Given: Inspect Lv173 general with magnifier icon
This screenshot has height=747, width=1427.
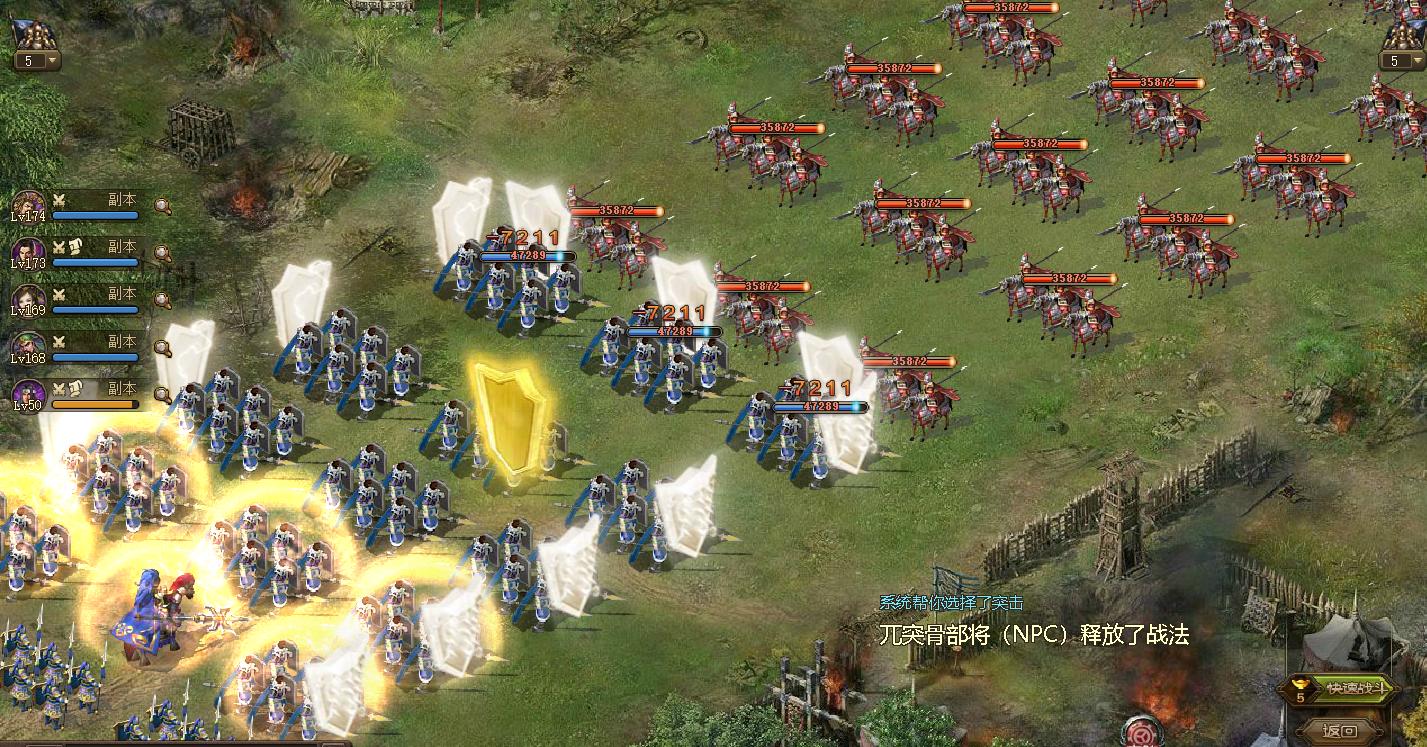Looking at the screenshot, I should [162, 254].
